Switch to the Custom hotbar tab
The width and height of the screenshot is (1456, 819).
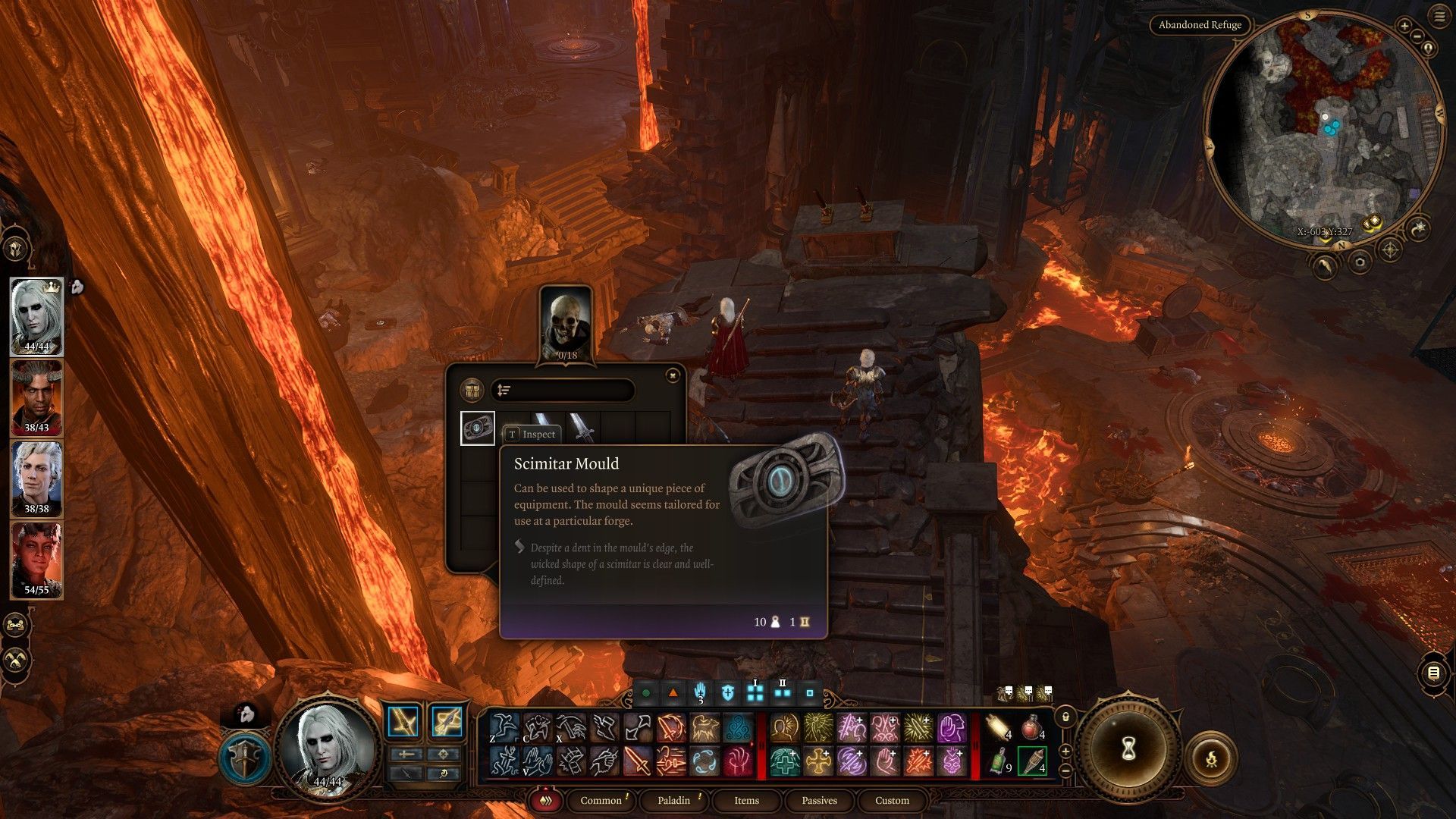click(892, 800)
